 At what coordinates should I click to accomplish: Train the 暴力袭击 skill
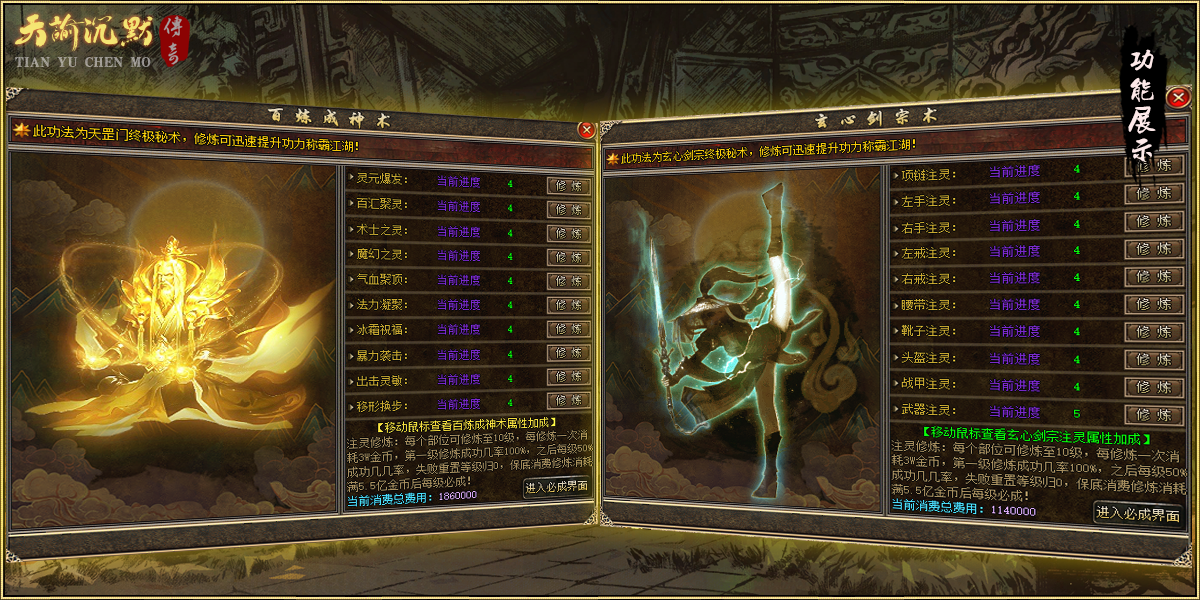[569, 354]
